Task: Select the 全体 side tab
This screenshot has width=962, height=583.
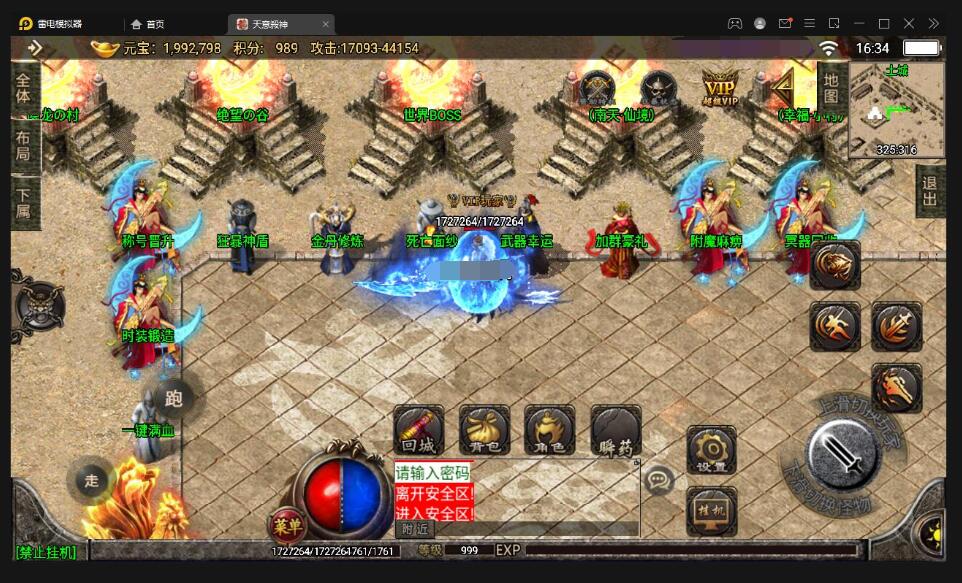Action: pos(24,86)
